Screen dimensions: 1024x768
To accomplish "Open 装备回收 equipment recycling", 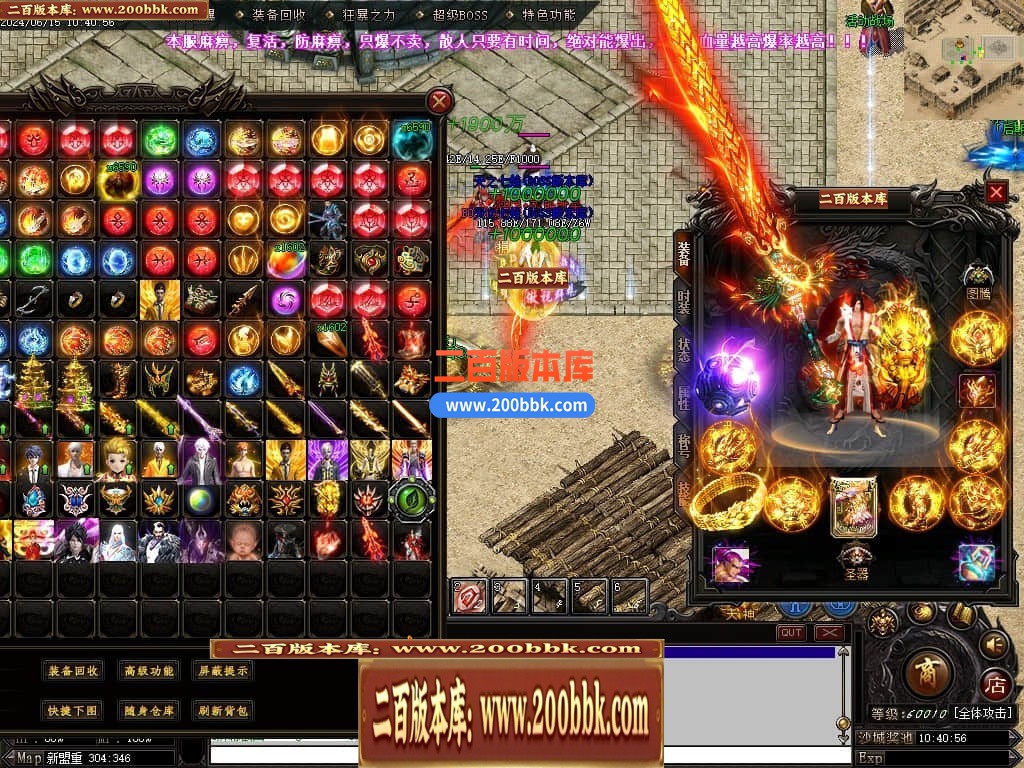I will coord(73,671).
